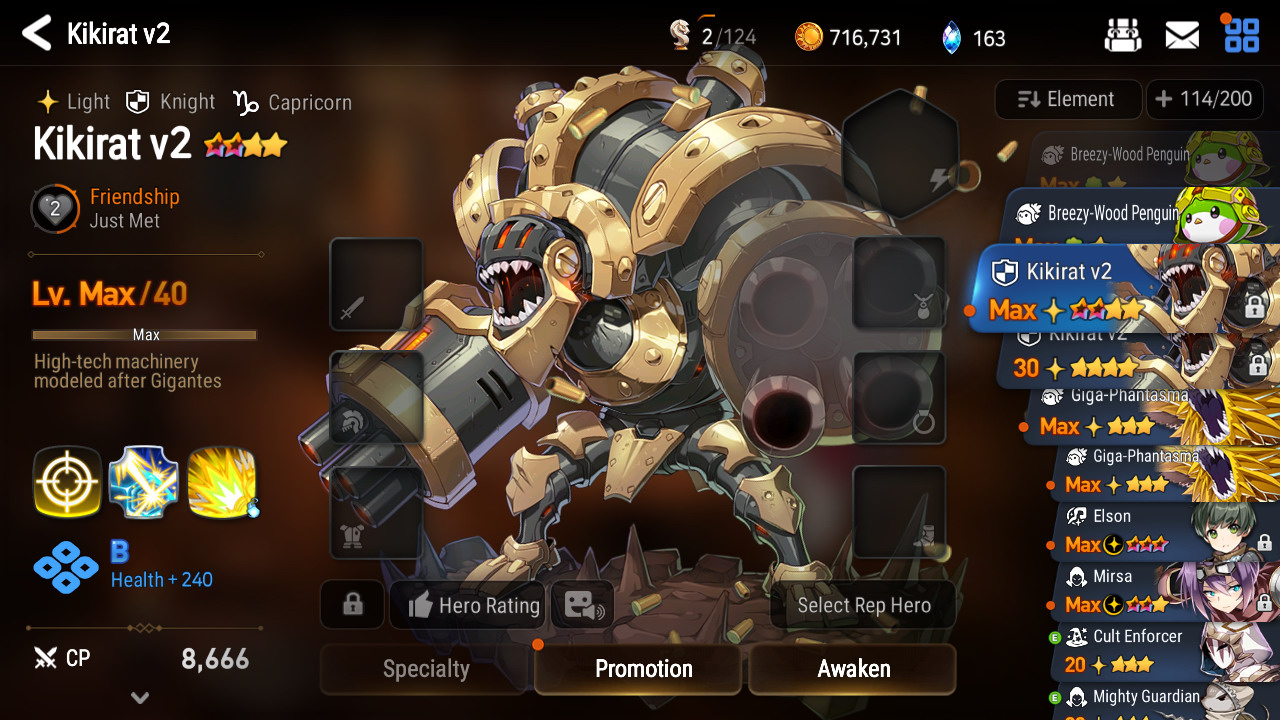The height and width of the screenshot is (720, 1280).
Task: Open the Promotion tab
Action: [643, 669]
